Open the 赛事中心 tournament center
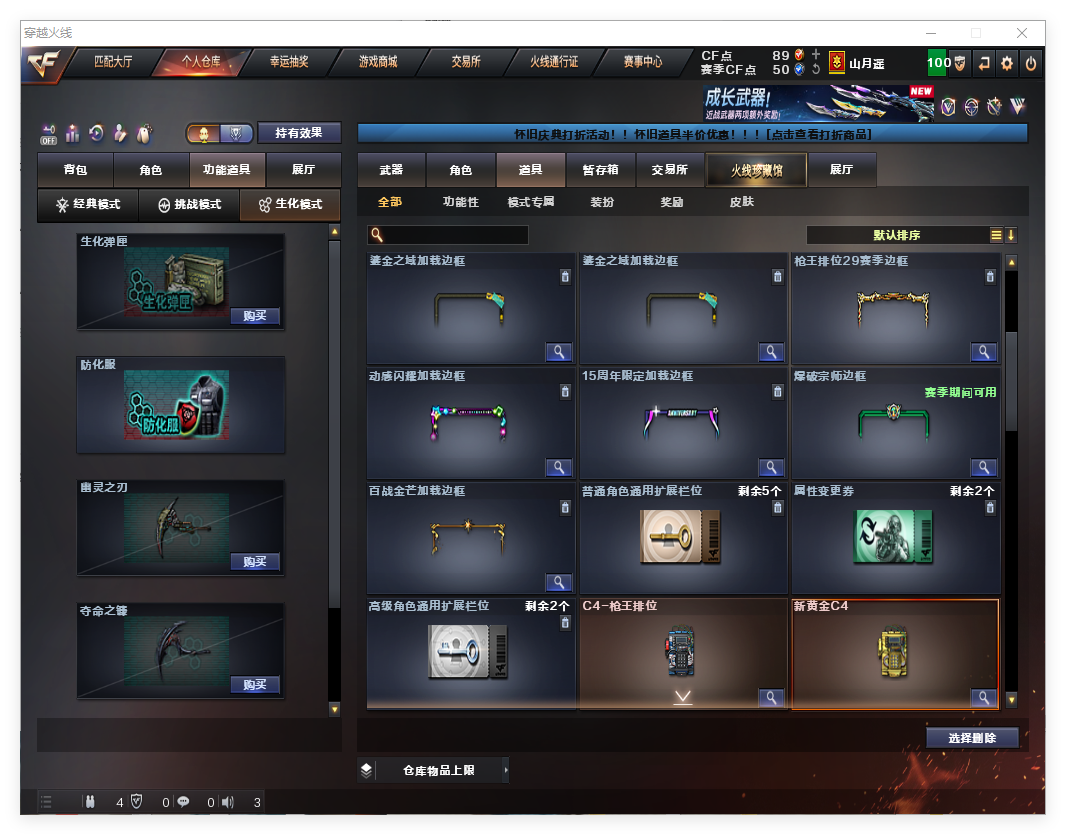 (x=642, y=62)
